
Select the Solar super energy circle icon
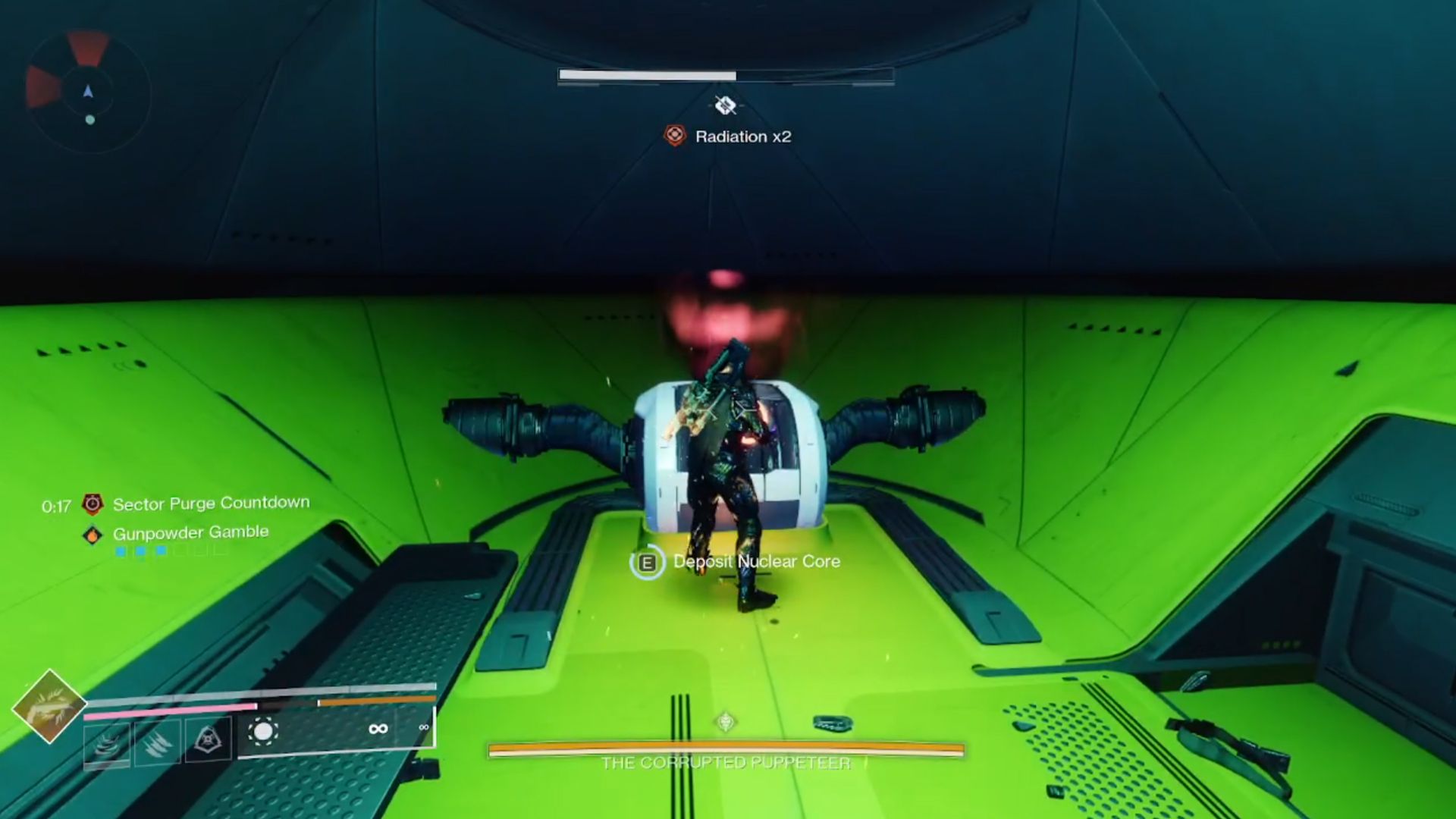[264, 730]
